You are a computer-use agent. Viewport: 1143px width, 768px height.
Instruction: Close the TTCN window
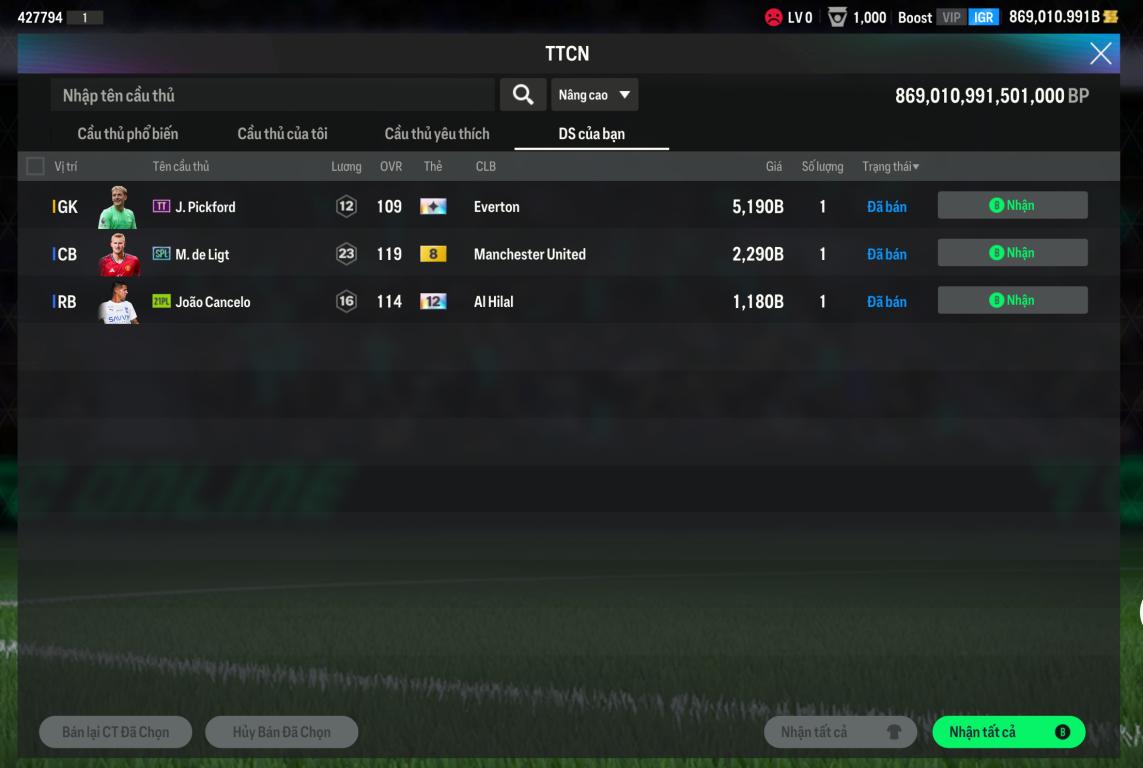(x=1100, y=54)
